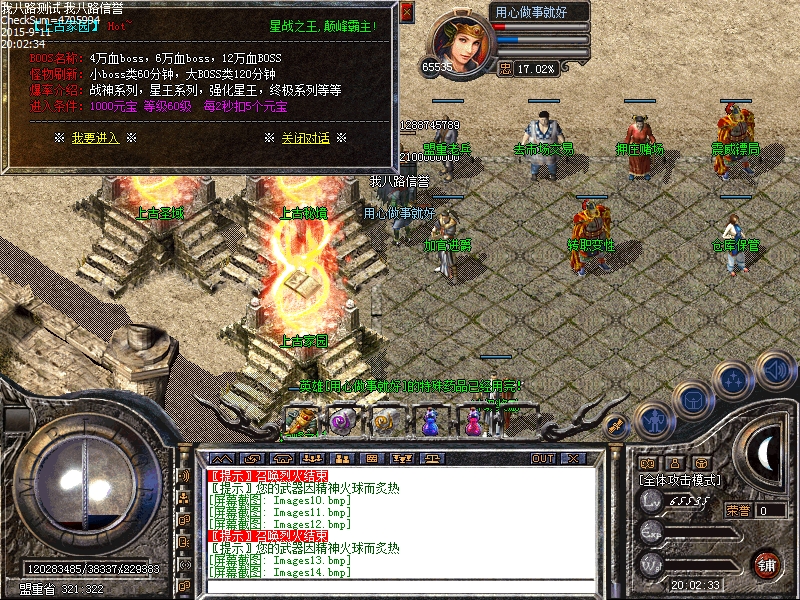The image size is (800, 600).
Task: Switch the 全体攻击模式 attack mode
Action: click(x=679, y=480)
